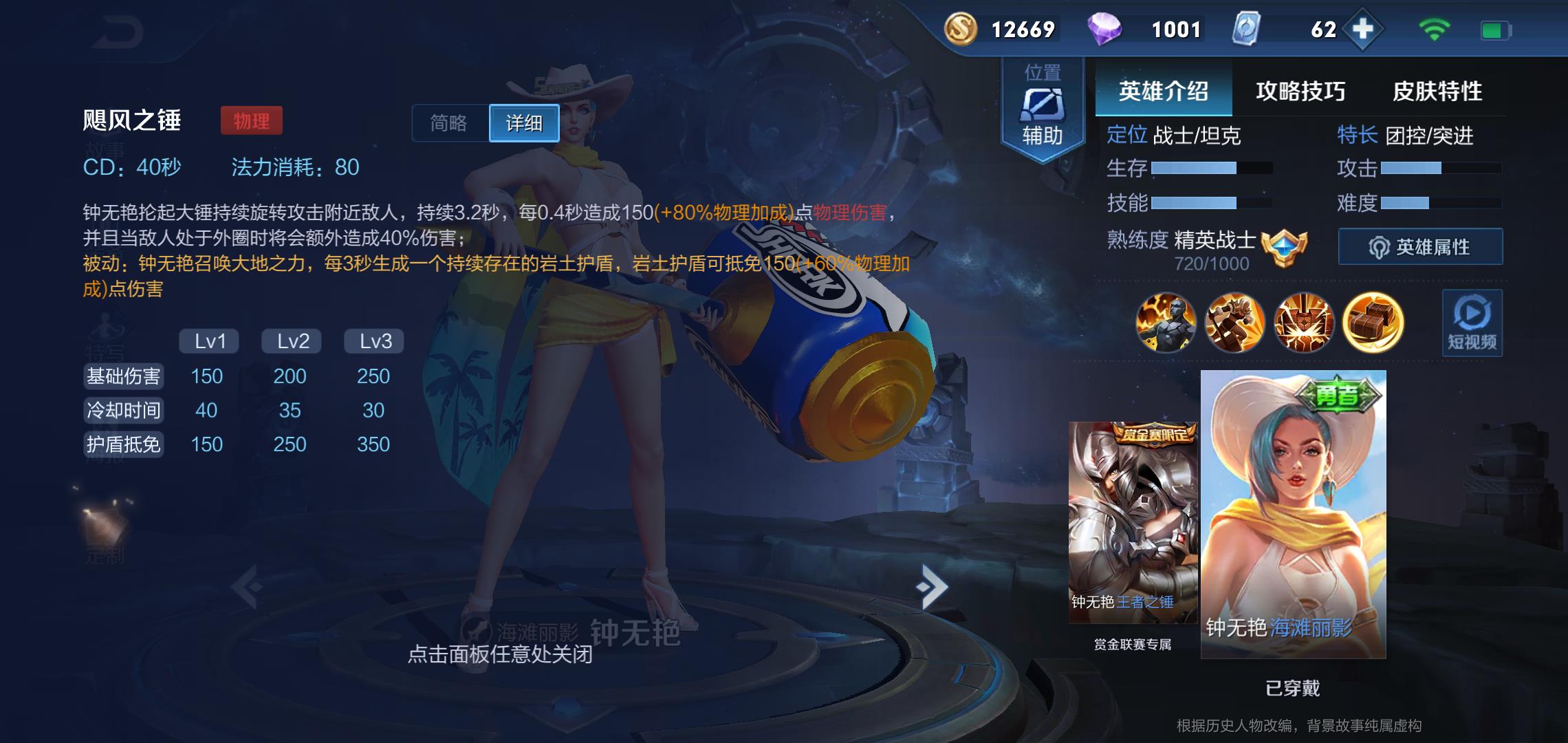Open the 英雄属性 hero attributes panel
Screen dimensions: 1568x743
click(x=1420, y=247)
